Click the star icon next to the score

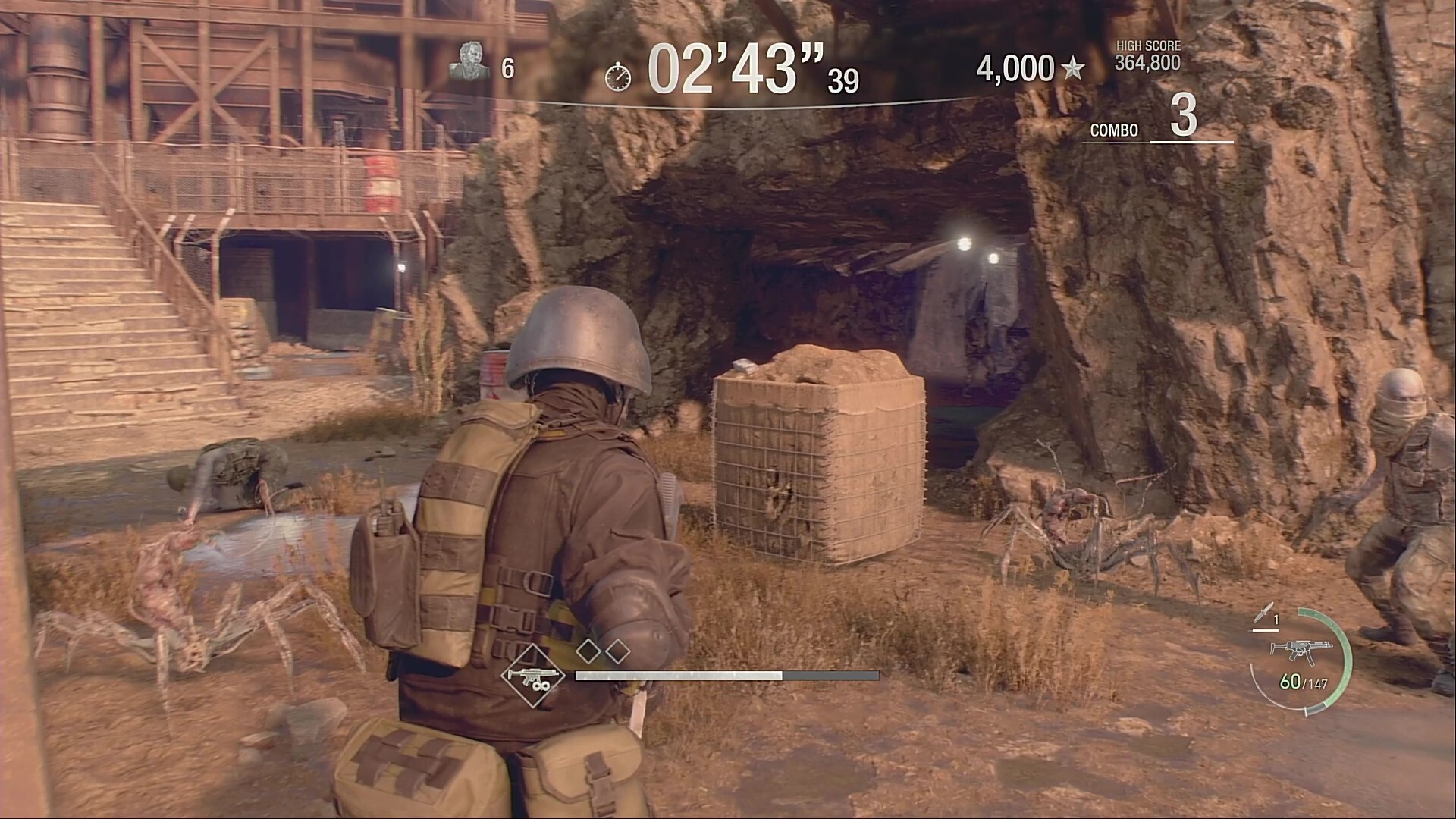(1072, 70)
